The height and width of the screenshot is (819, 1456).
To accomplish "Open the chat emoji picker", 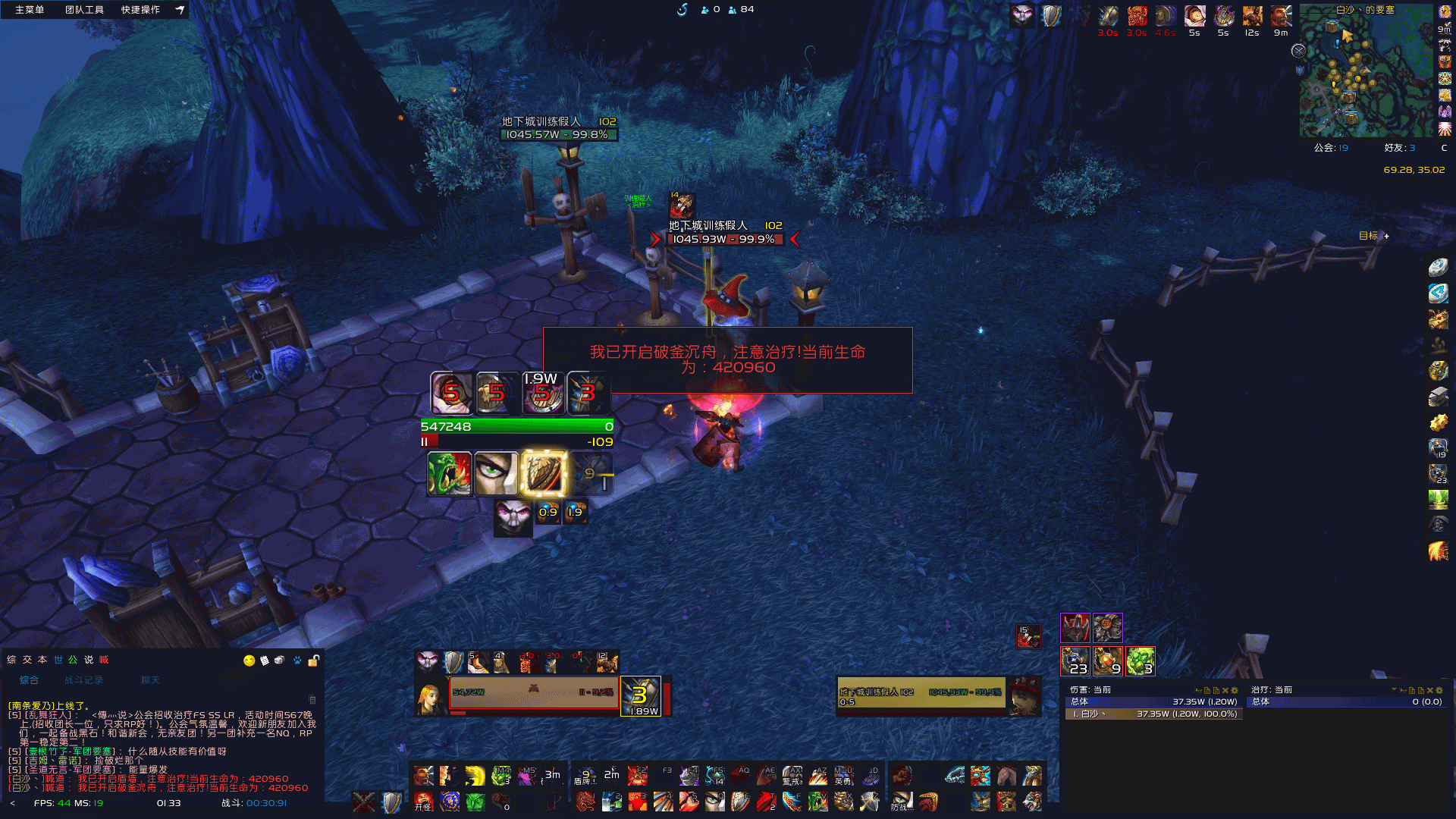I will pyautogui.click(x=249, y=661).
